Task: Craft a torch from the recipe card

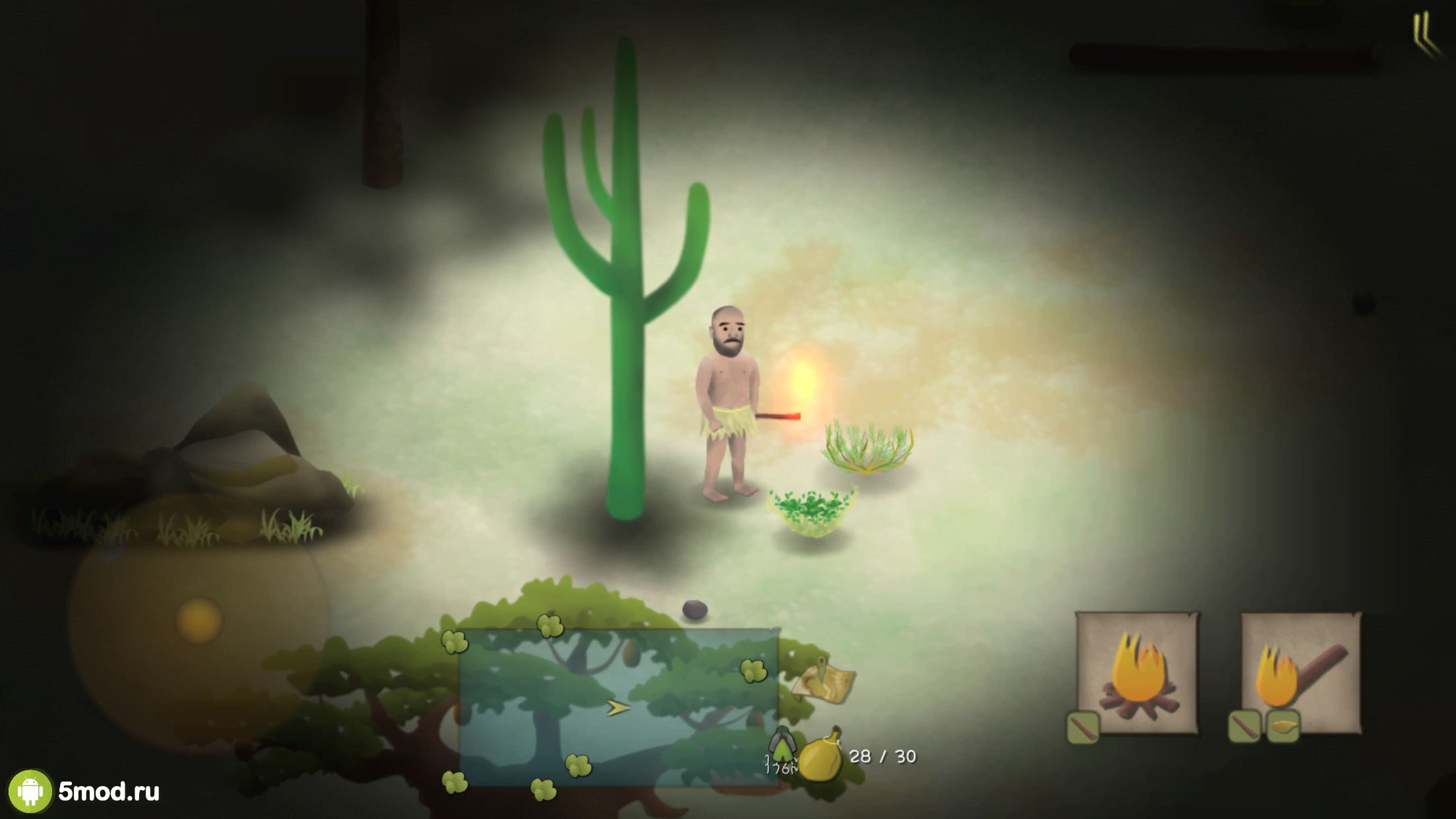Action: click(x=1300, y=672)
